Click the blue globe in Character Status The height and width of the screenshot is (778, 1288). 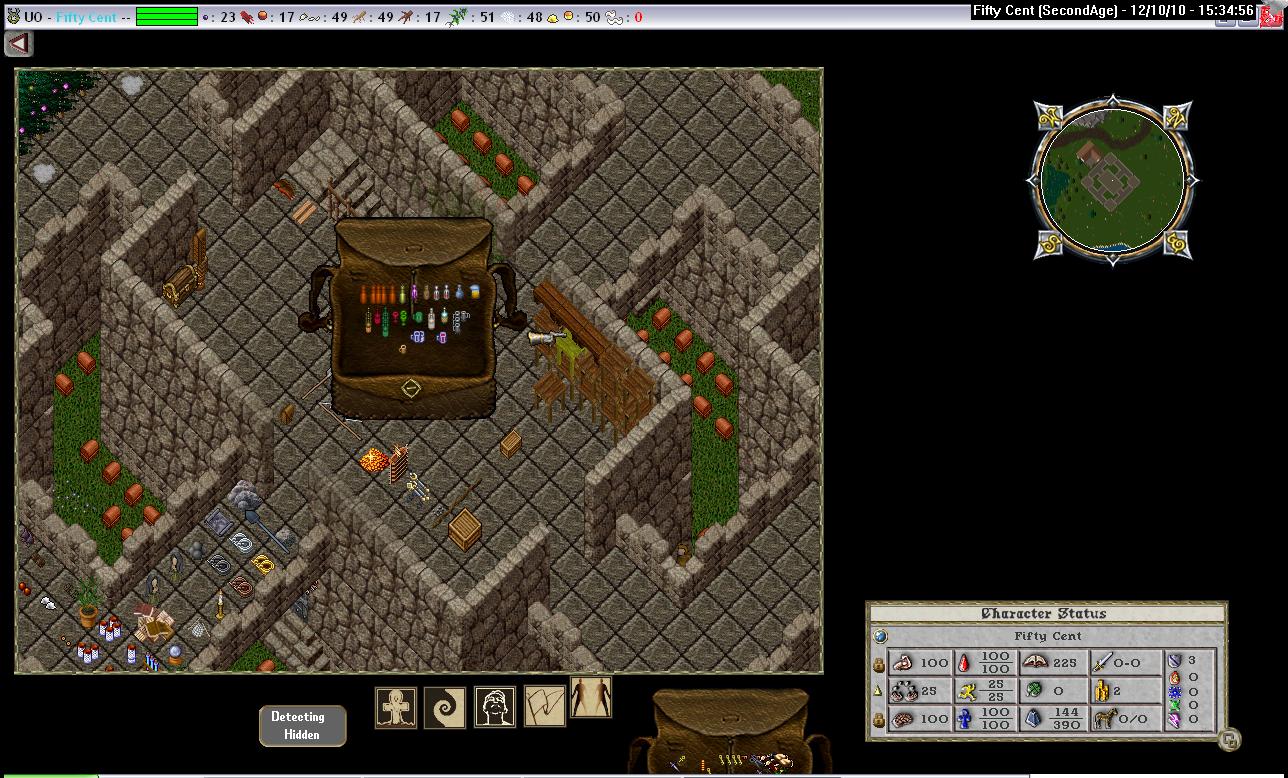tap(880, 636)
